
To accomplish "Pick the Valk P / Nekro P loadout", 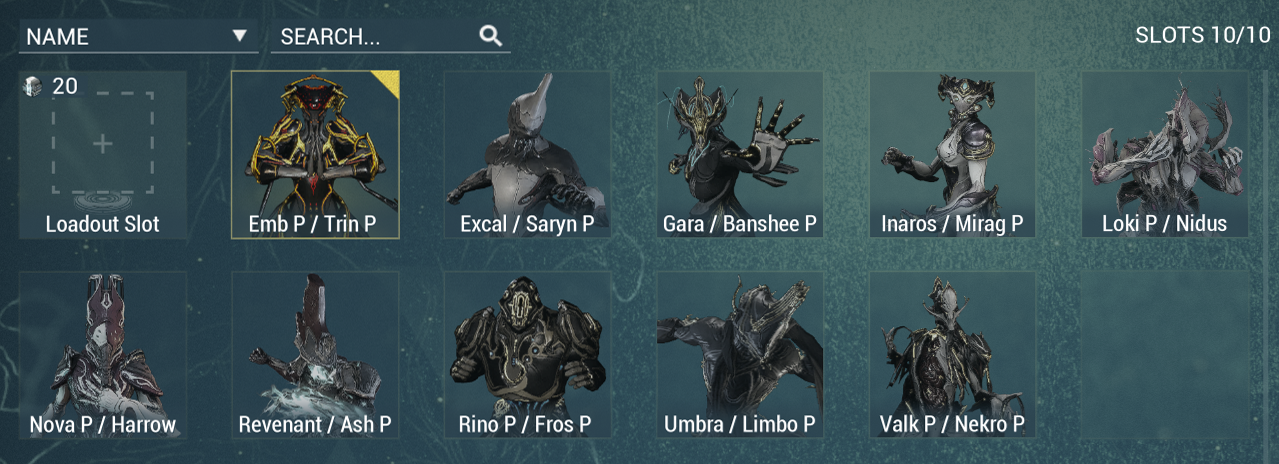I will click(952, 354).
